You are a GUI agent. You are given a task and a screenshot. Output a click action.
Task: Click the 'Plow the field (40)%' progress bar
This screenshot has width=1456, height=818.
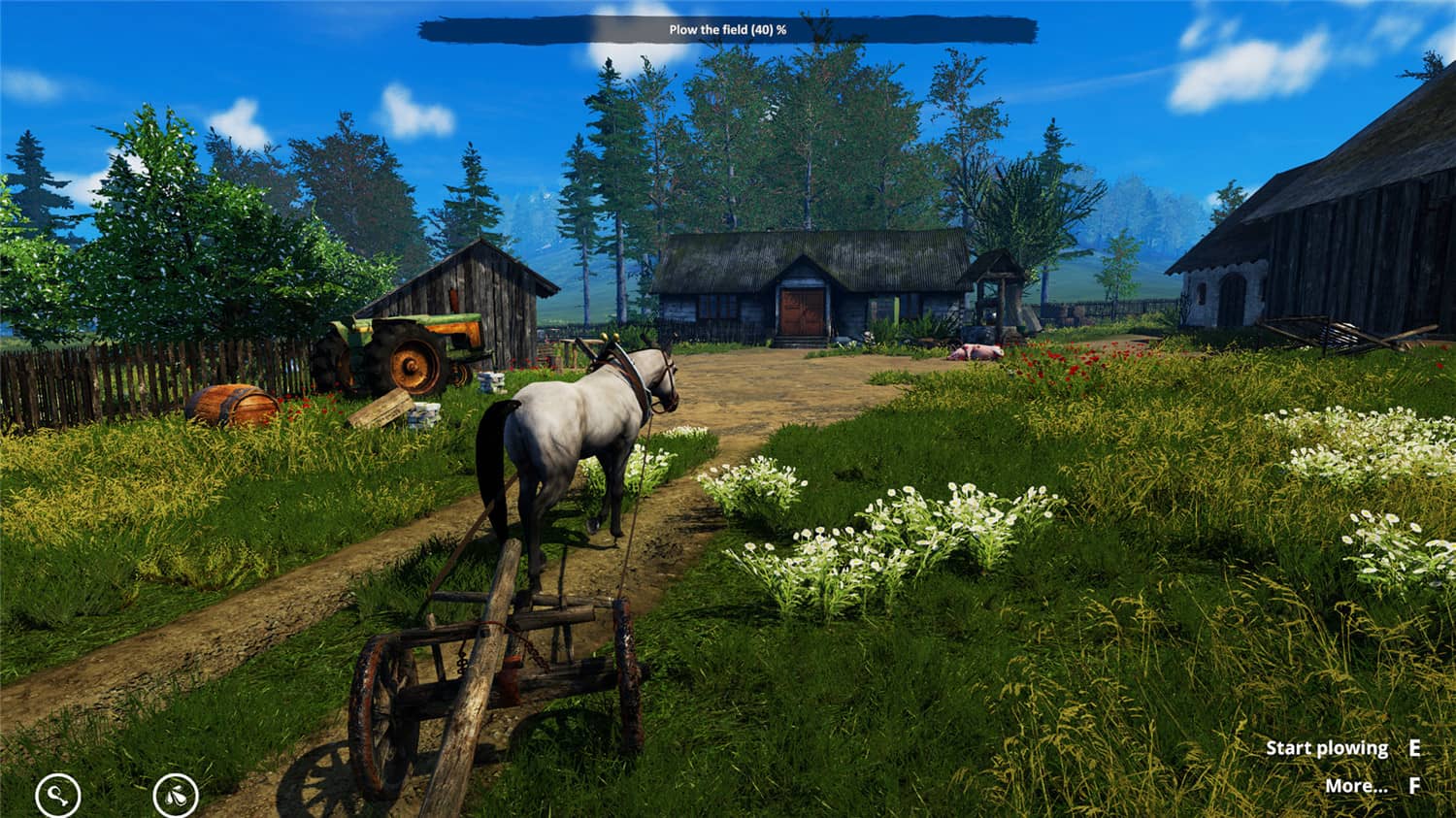(x=728, y=31)
